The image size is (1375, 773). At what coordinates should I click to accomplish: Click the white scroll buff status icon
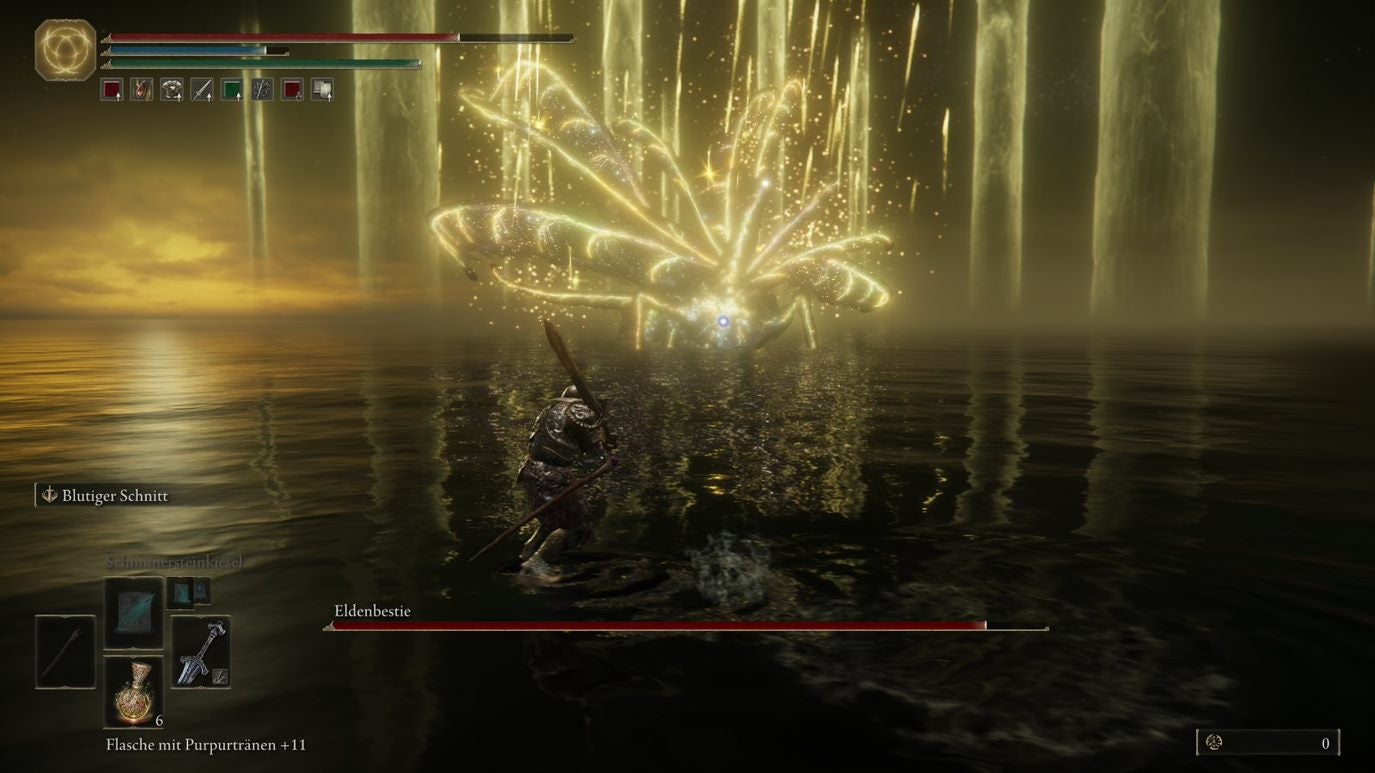click(x=322, y=90)
